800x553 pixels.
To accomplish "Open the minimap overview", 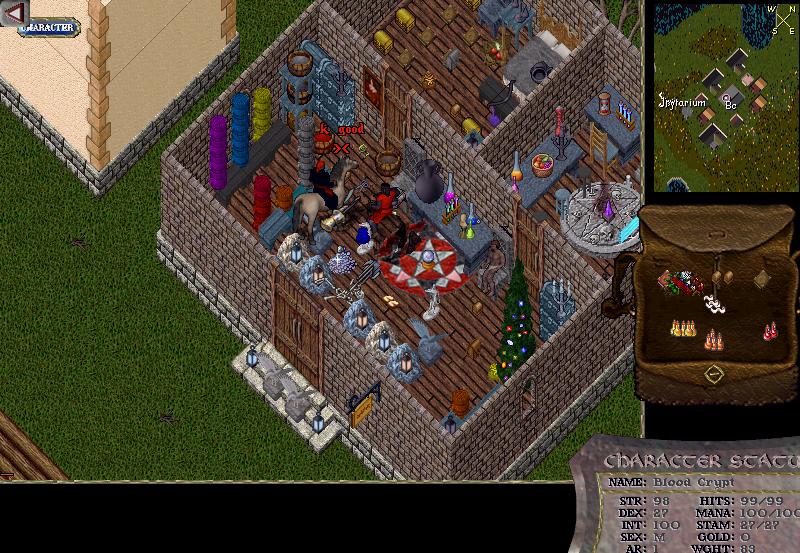I will (x=724, y=97).
